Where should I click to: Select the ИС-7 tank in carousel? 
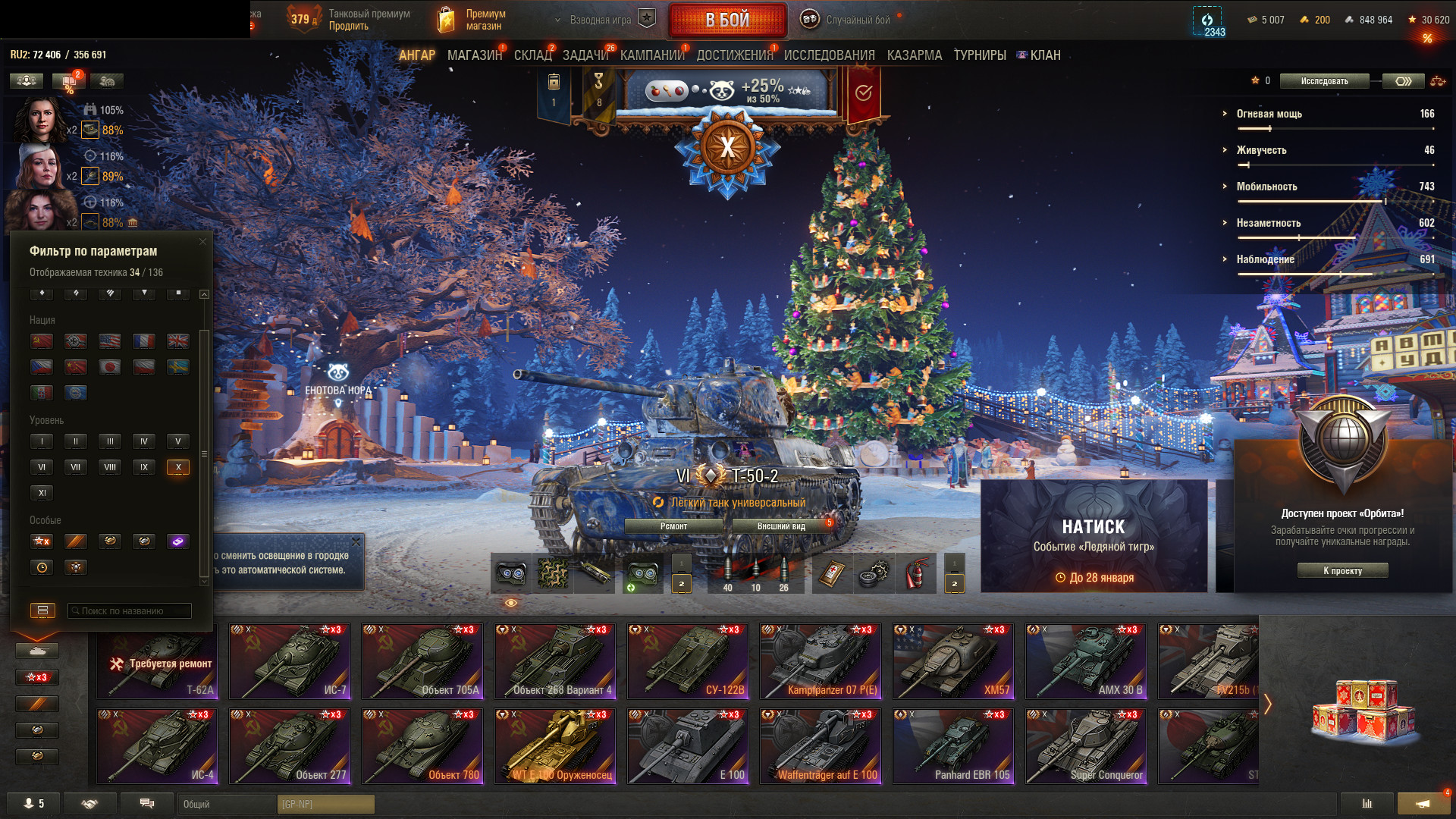(x=290, y=661)
